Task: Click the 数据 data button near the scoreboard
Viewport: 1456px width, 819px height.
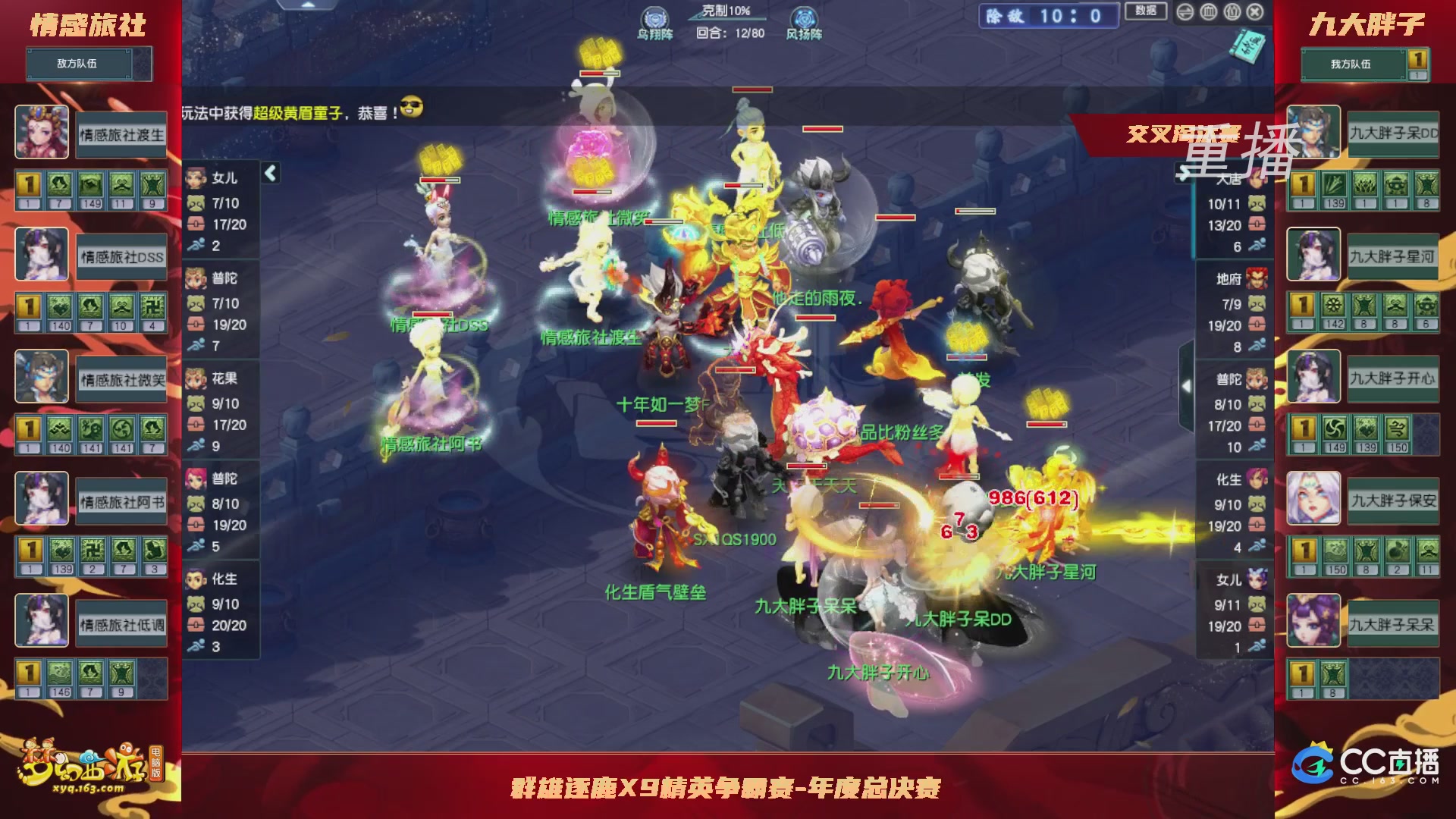Action: 1147,12
